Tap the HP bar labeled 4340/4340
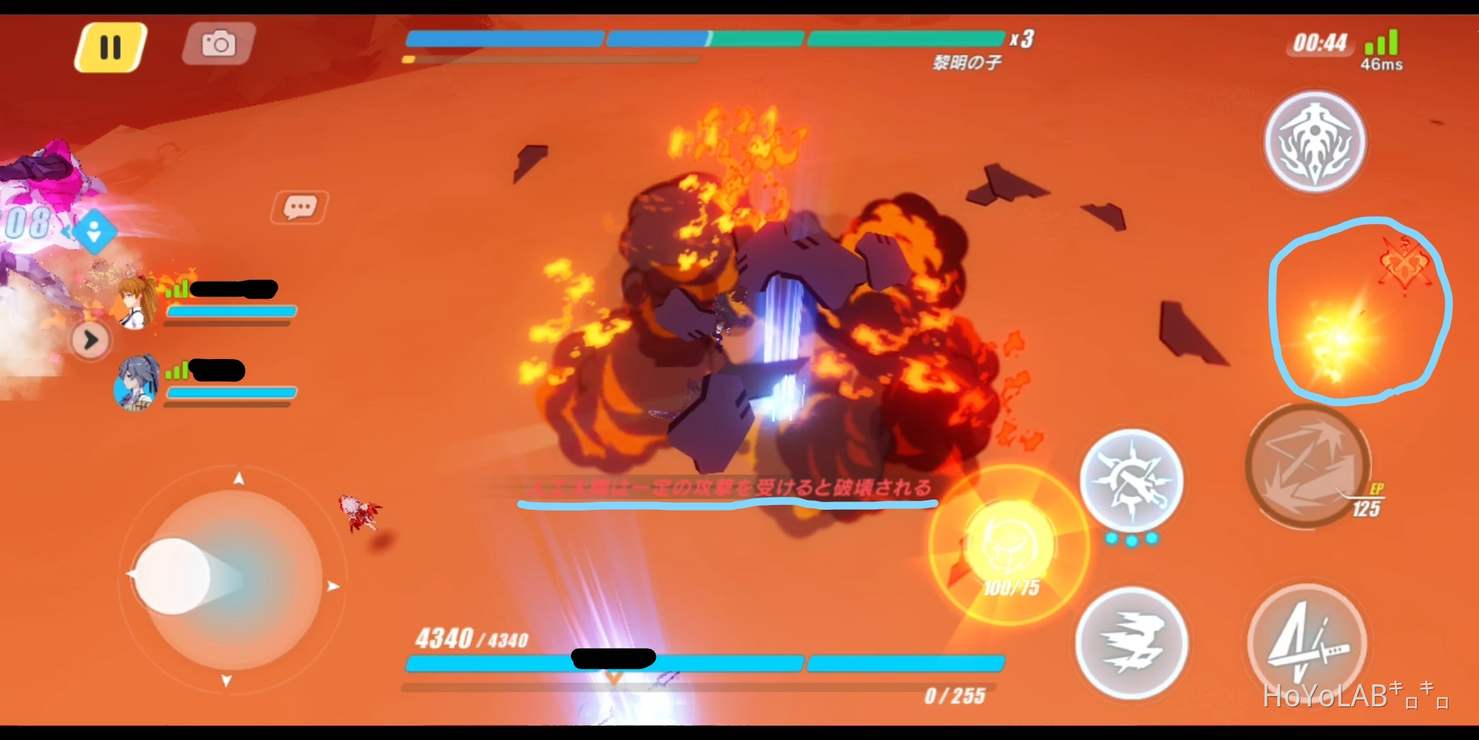This screenshot has height=740, width=1479. coord(705,661)
